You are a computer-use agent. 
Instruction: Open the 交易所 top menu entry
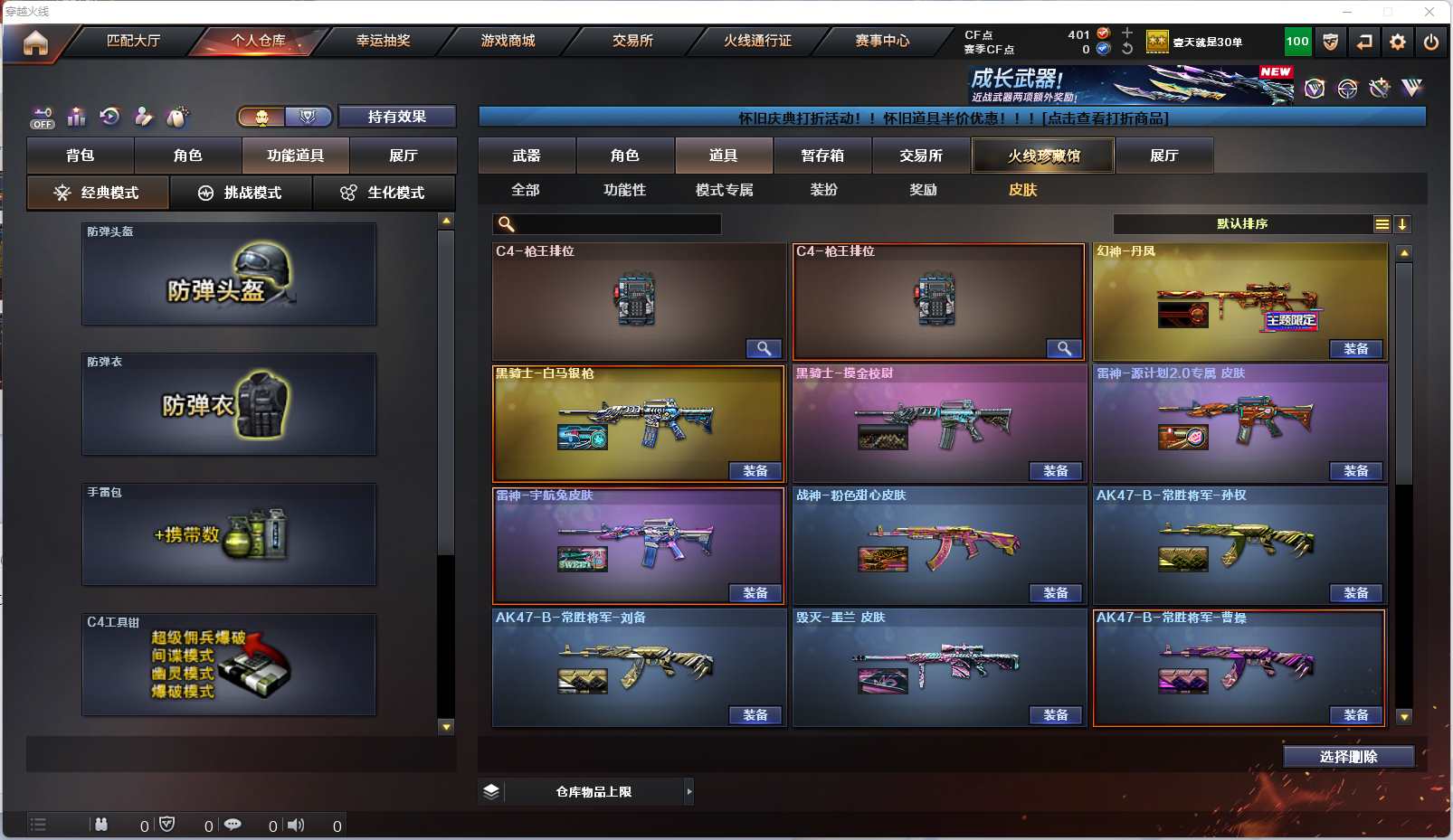coord(632,41)
